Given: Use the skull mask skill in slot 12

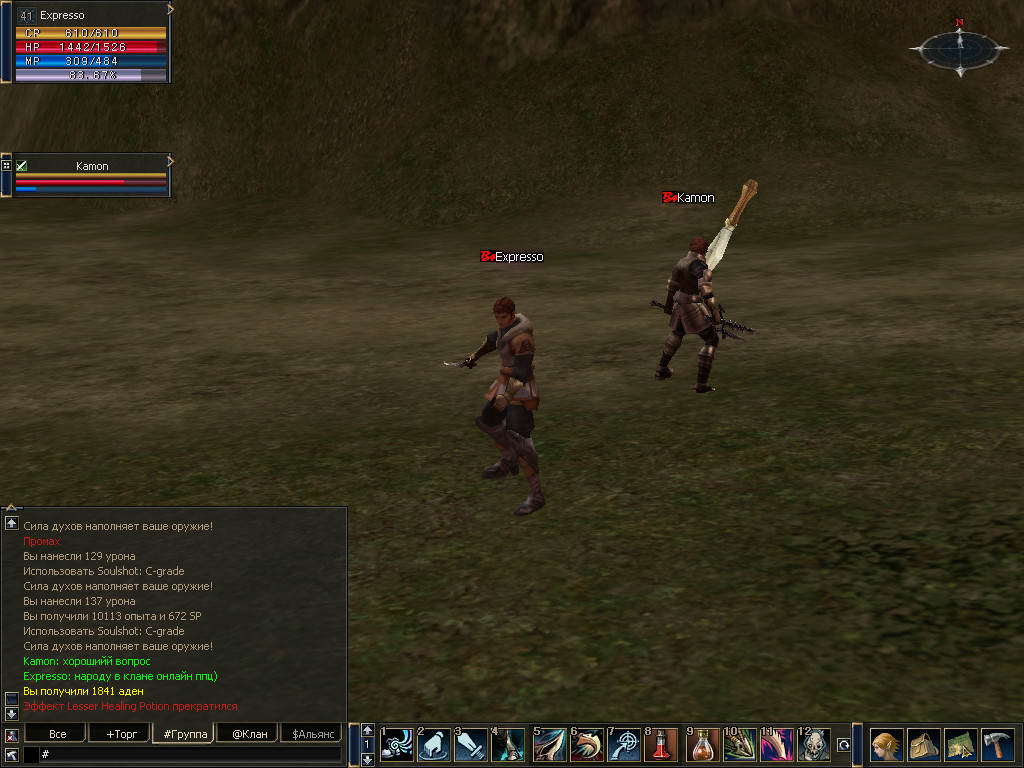Looking at the screenshot, I should pyautogui.click(x=814, y=745).
